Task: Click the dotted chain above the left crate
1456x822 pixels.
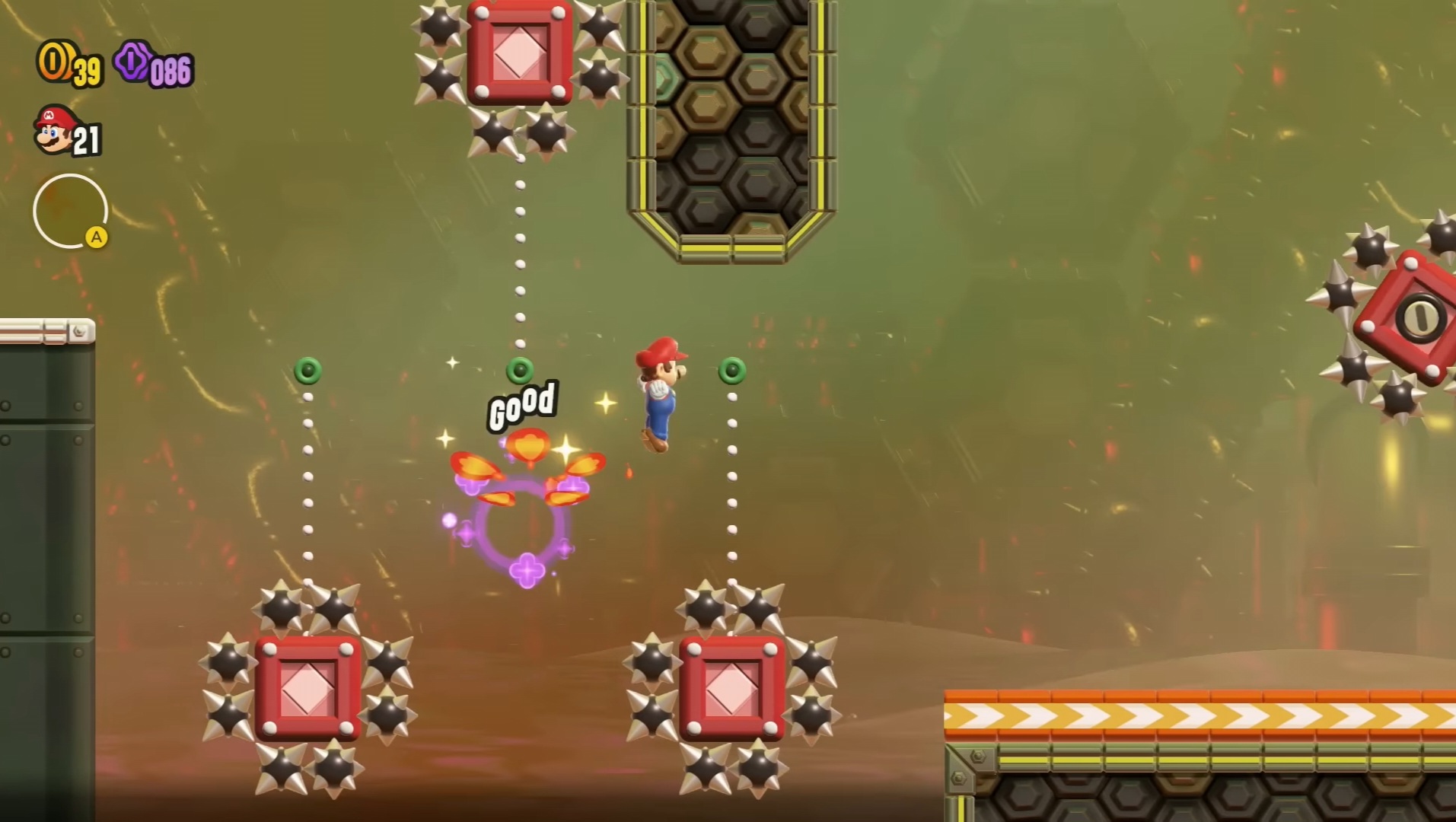Action: coord(307,487)
